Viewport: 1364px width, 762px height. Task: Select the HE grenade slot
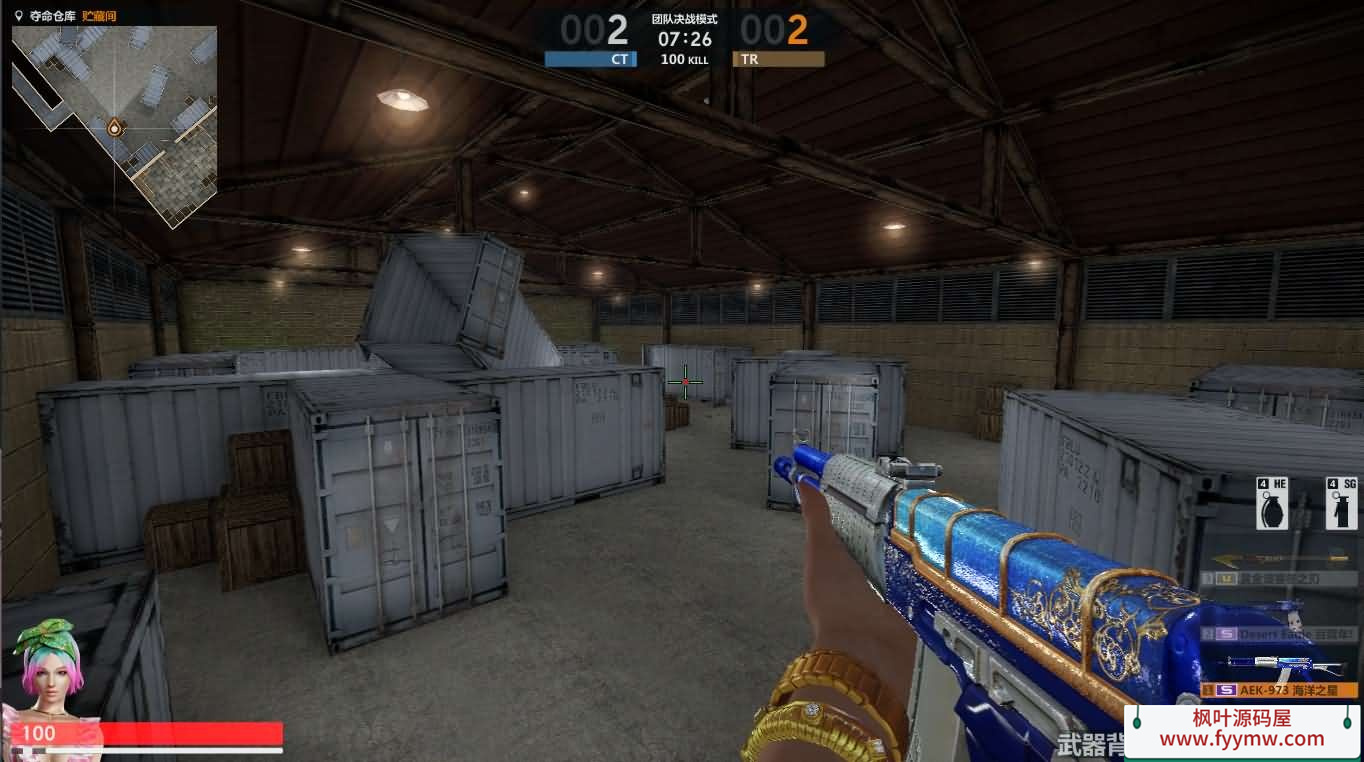pyautogui.click(x=1272, y=504)
